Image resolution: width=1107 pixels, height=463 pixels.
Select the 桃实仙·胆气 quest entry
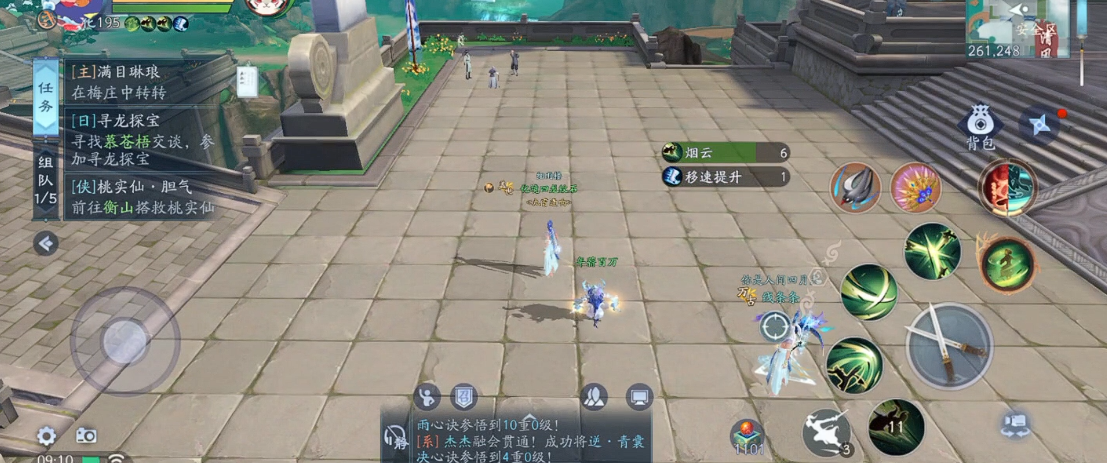pos(140,197)
